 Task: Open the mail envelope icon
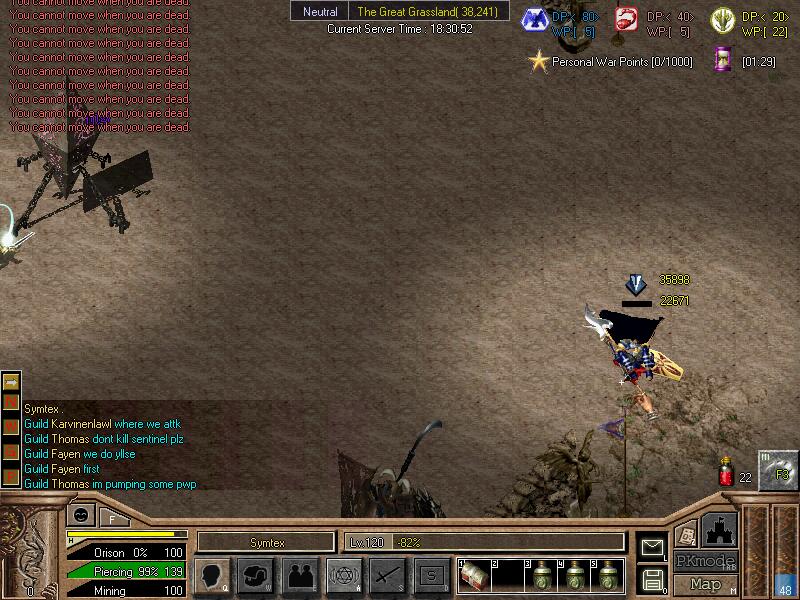click(652, 547)
